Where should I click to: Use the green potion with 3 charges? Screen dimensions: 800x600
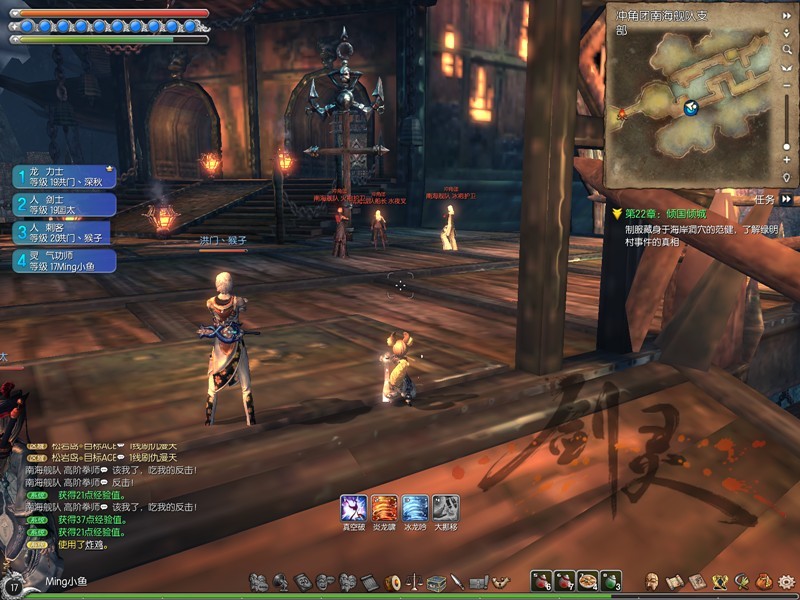[610, 580]
